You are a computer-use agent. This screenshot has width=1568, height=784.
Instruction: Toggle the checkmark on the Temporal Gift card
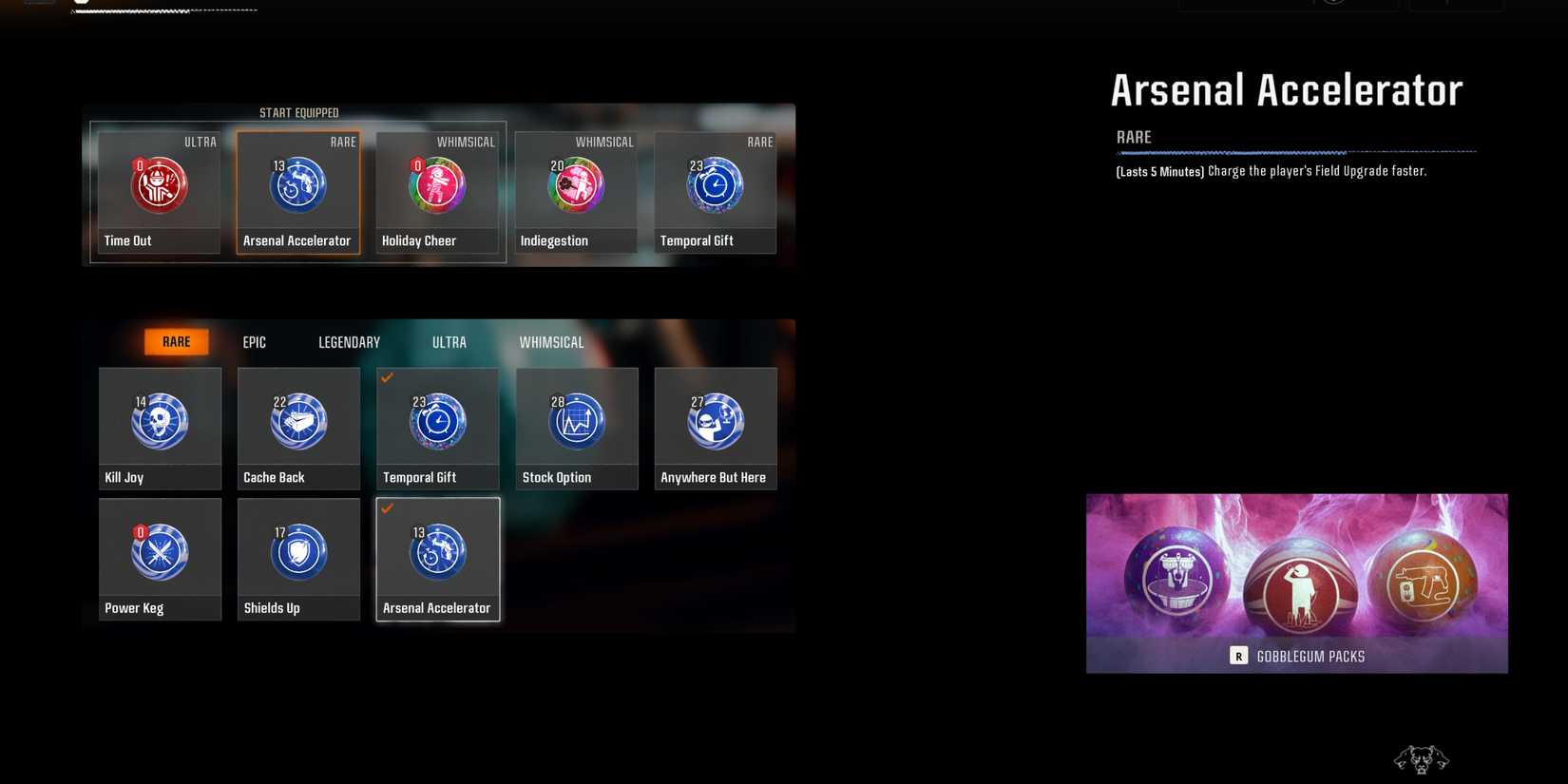pos(387,378)
